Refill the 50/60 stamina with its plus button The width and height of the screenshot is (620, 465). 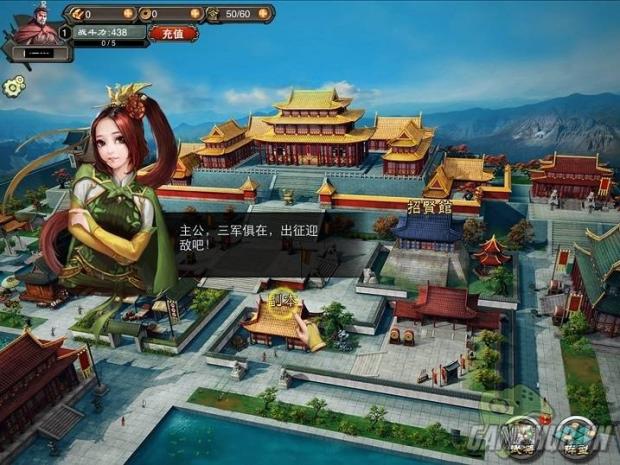click(x=263, y=14)
